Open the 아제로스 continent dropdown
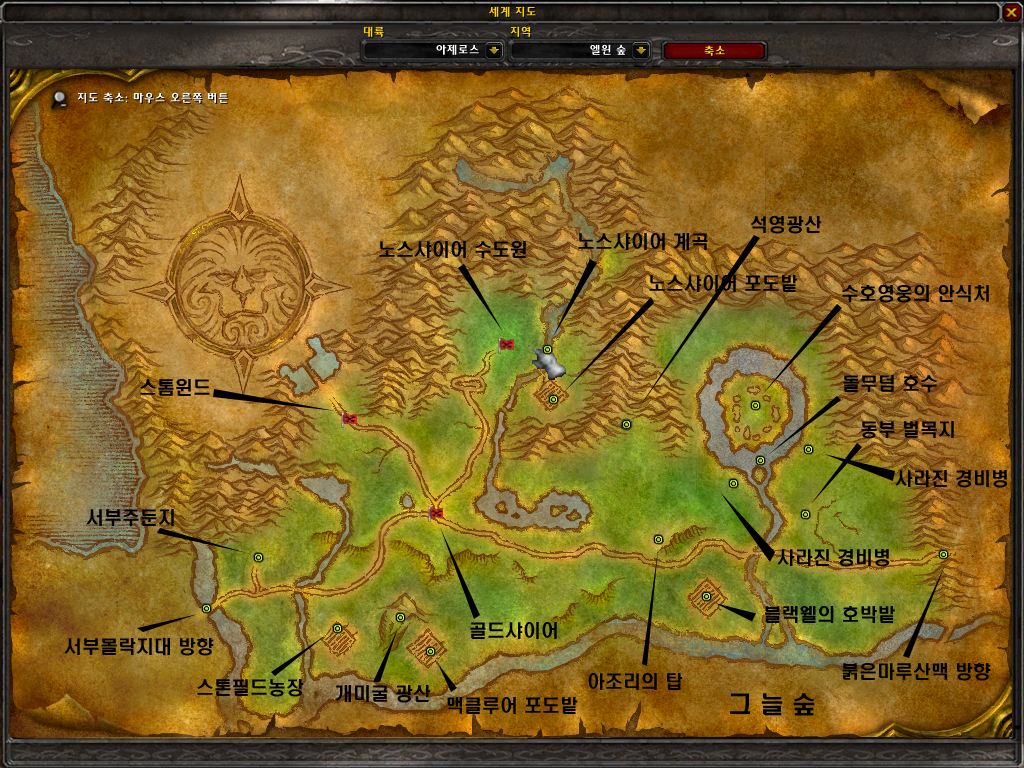Image resolution: width=1024 pixels, height=768 pixels. (x=493, y=50)
